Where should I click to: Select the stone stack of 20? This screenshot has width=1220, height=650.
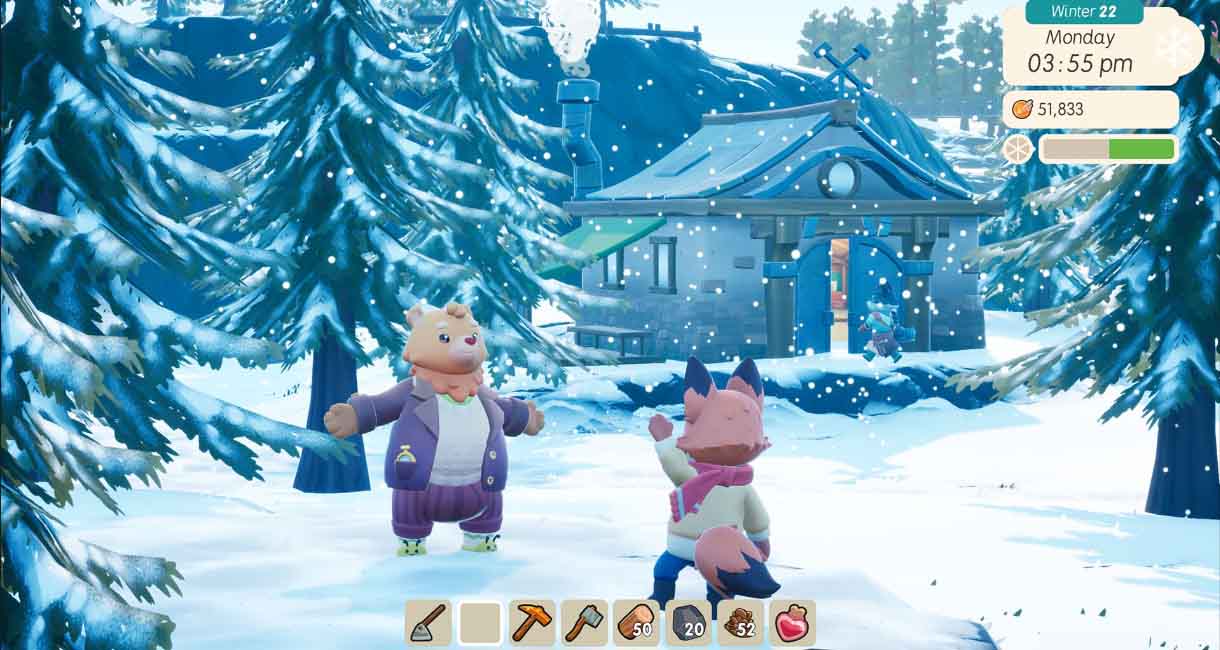click(x=688, y=622)
